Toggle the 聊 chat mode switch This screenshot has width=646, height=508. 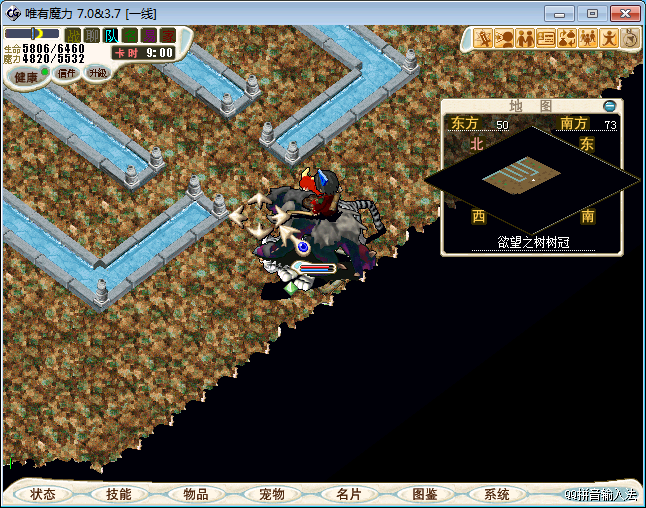[x=91, y=35]
